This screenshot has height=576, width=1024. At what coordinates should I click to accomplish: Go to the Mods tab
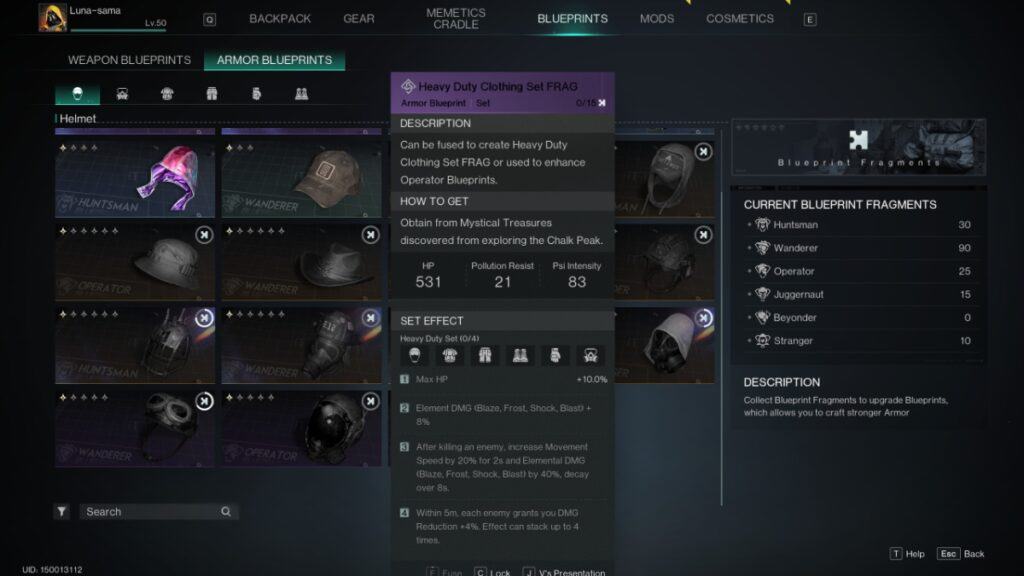click(657, 19)
